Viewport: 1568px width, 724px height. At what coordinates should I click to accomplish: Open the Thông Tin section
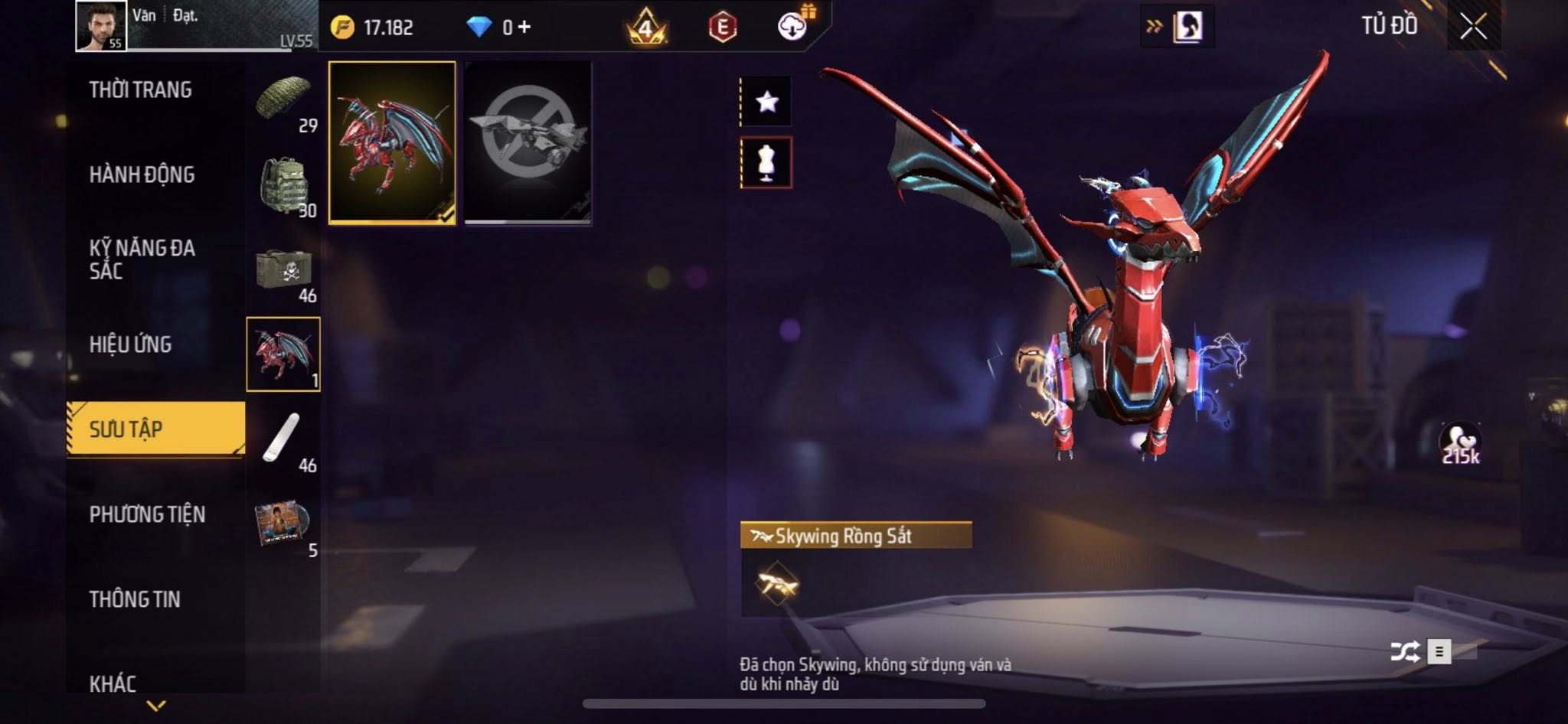click(136, 599)
